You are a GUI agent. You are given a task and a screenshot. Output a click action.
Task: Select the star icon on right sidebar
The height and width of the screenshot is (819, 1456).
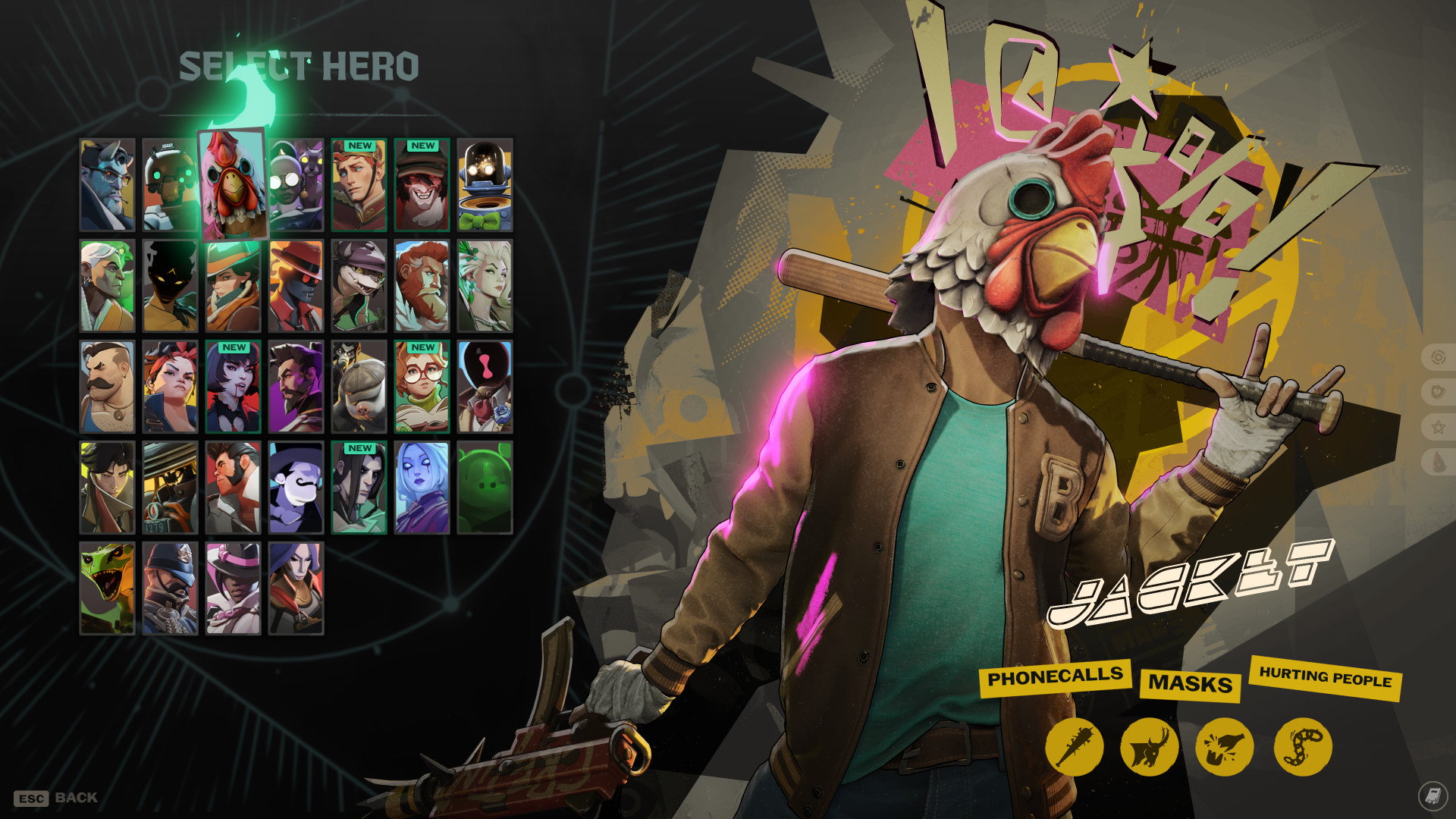click(1438, 425)
